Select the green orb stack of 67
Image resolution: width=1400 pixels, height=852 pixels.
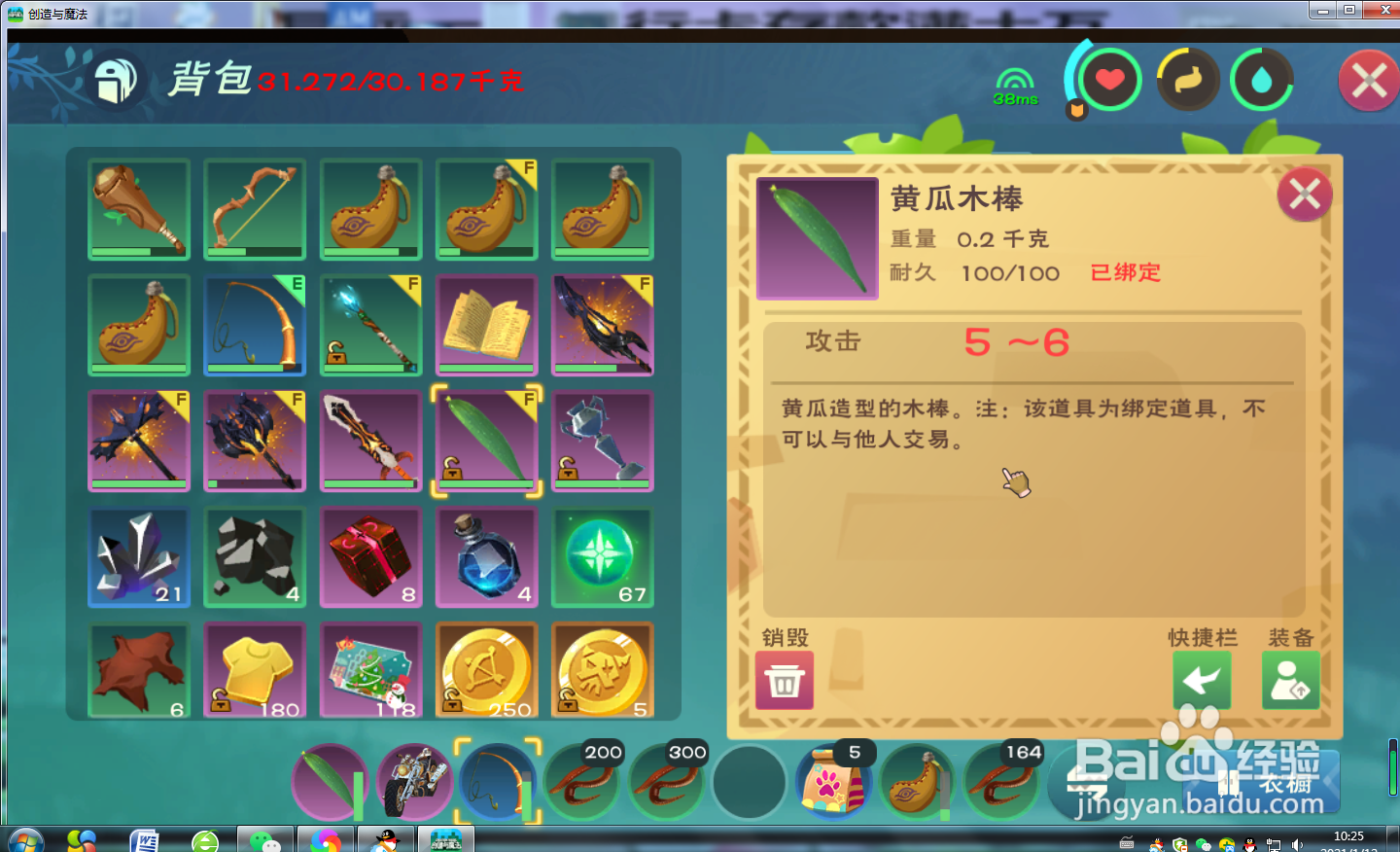pos(602,556)
